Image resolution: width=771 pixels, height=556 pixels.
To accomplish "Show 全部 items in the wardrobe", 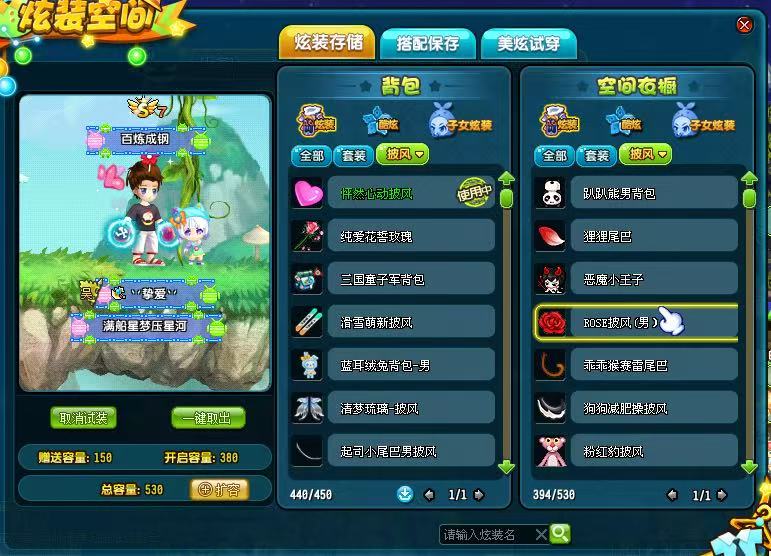I will pos(553,155).
